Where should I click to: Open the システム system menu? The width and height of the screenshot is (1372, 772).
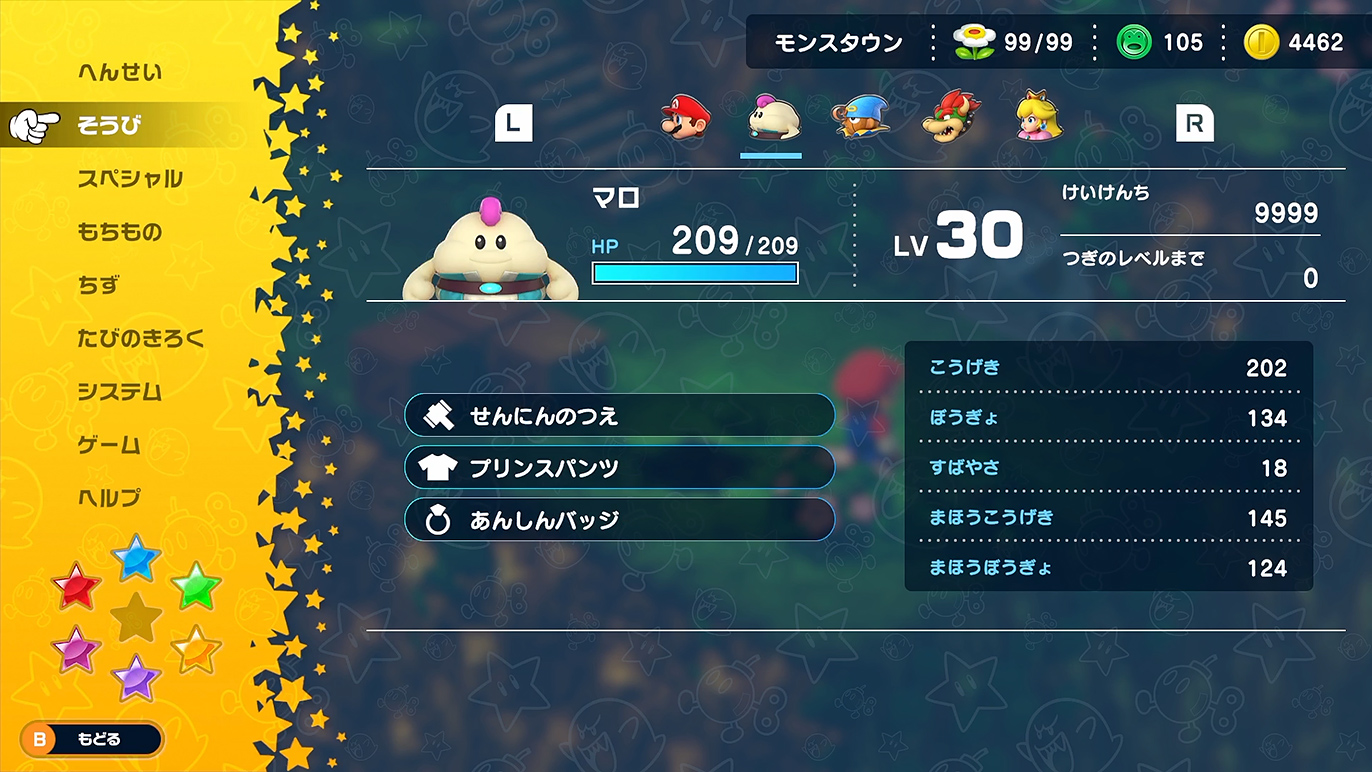[119, 392]
